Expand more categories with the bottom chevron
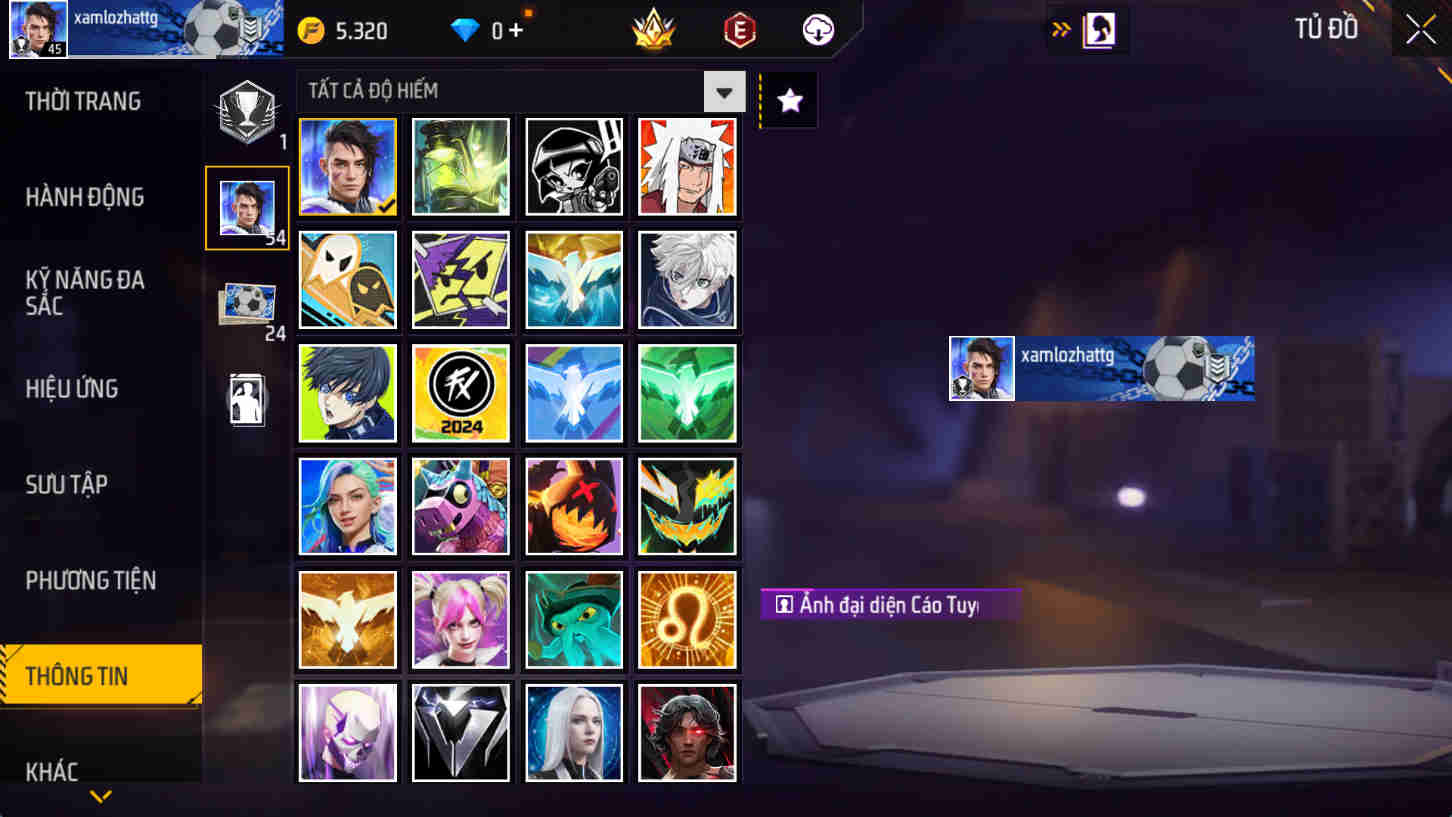This screenshot has height=817, width=1452. click(100, 796)
